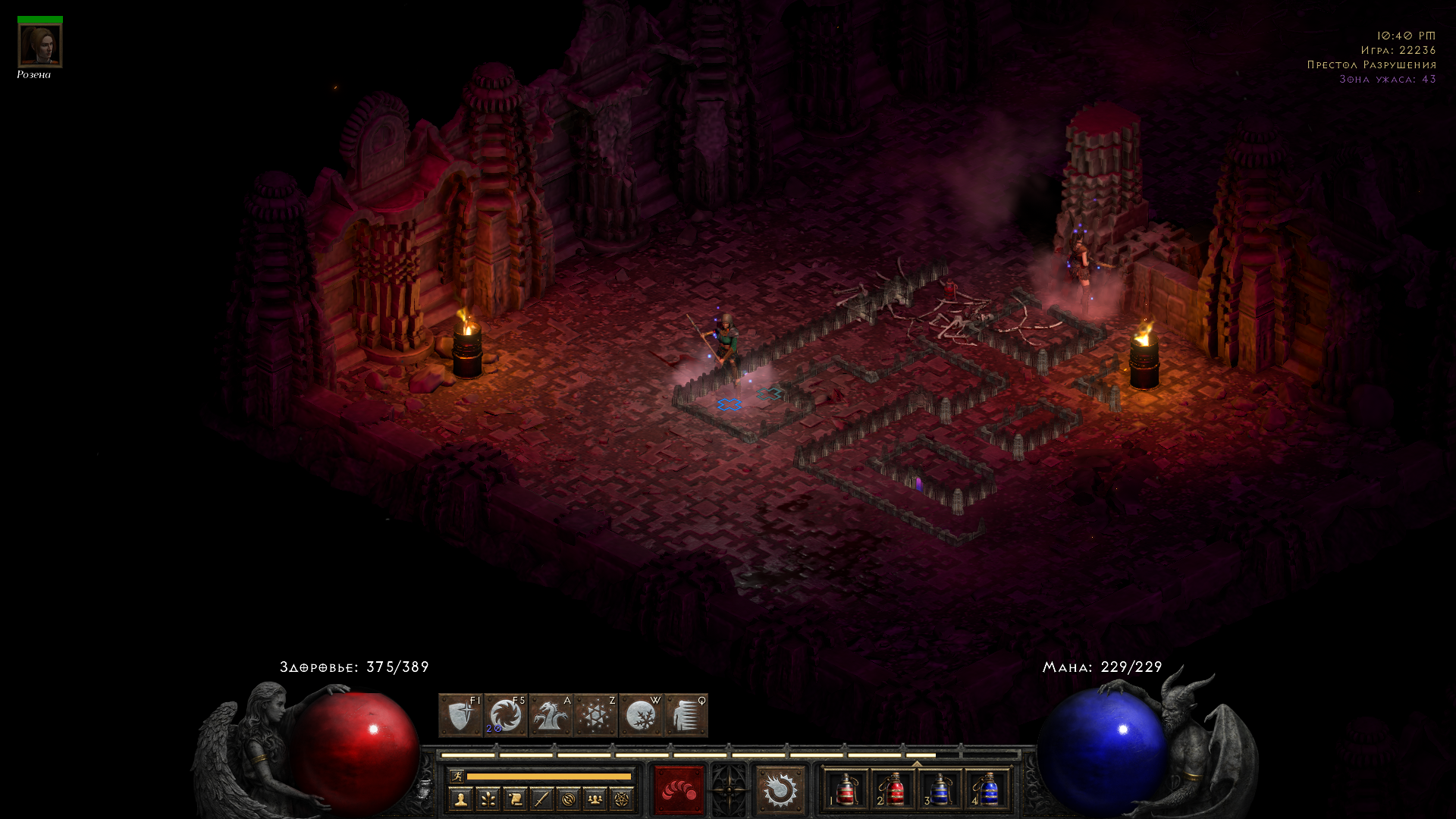Use the red health potion in slot 1
The width and height of the screenshot is (1456, 819).
point(846,790)
